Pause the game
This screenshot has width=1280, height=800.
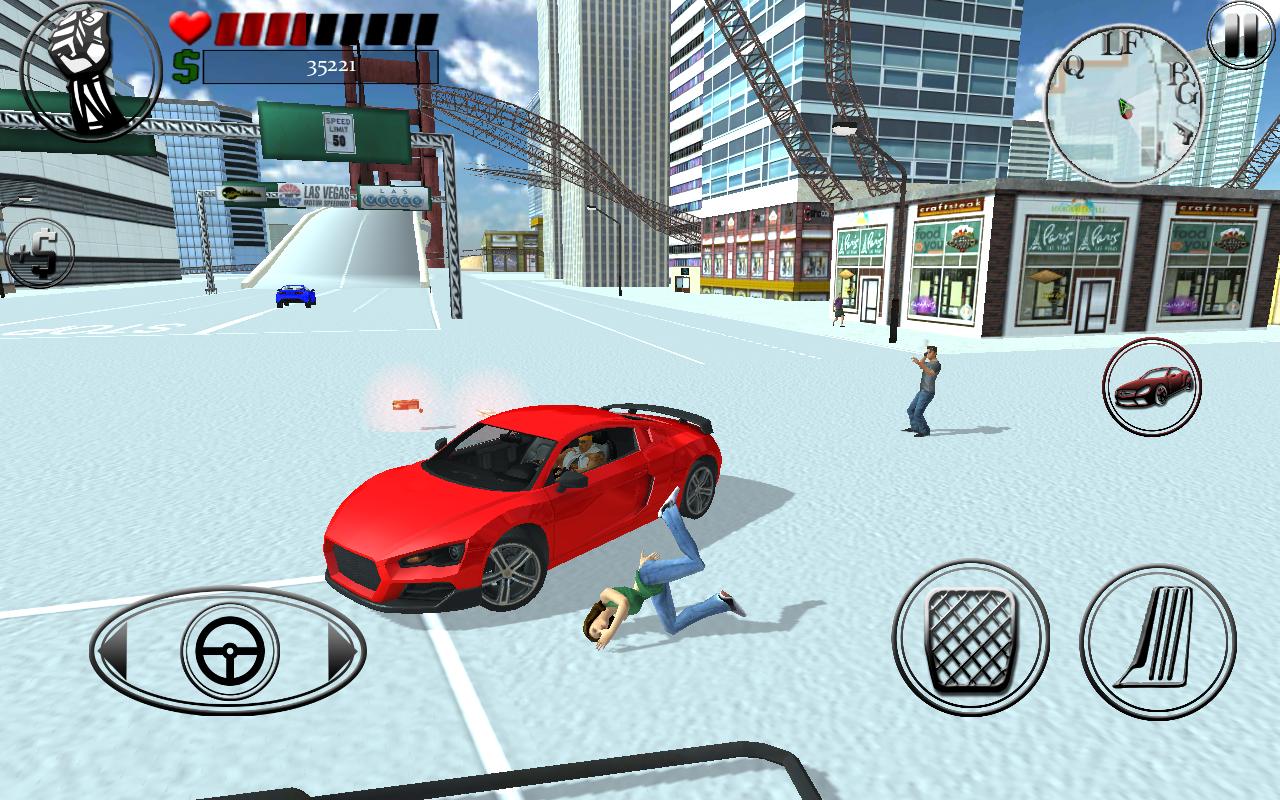[x=1242, y=38]
